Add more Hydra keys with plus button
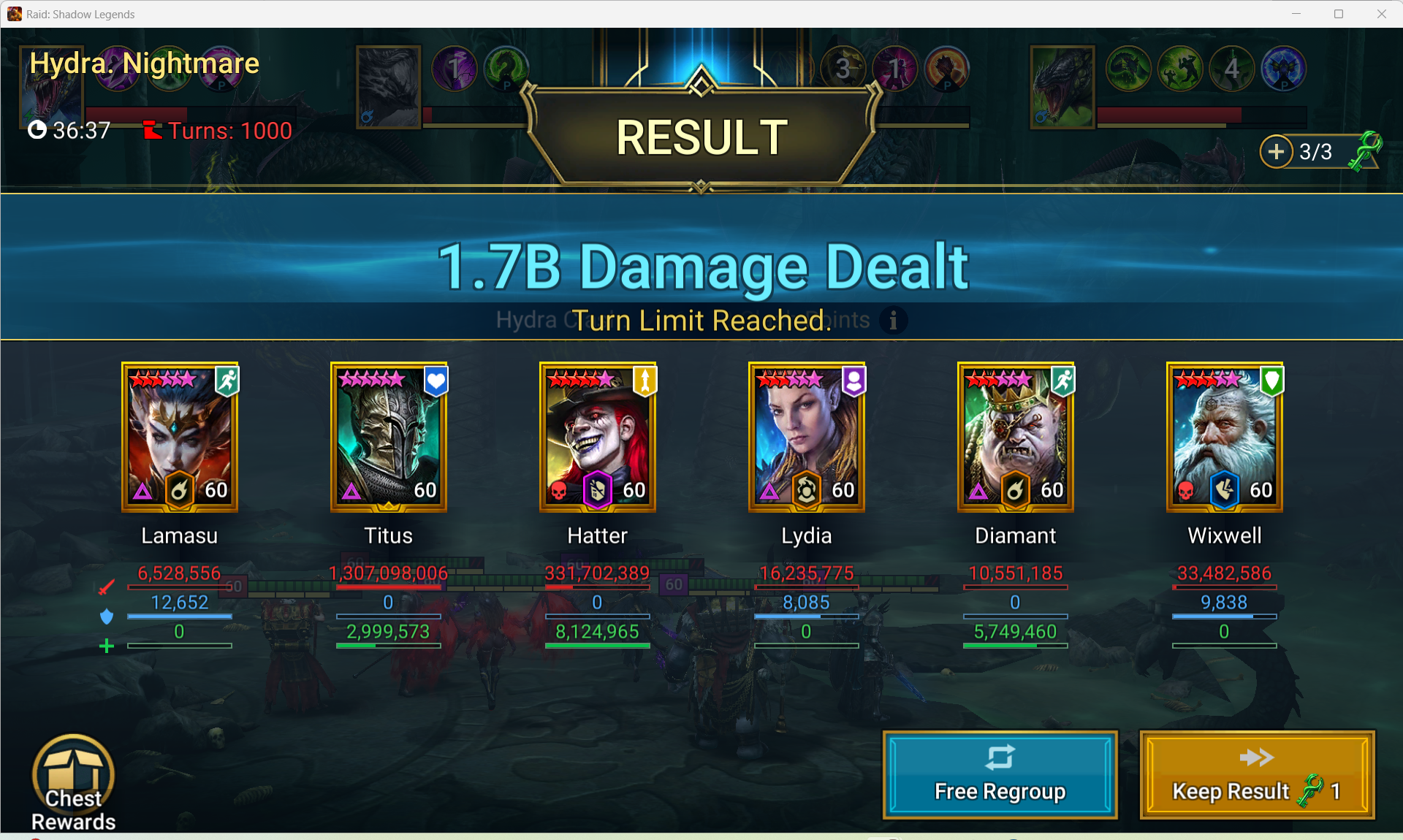Screen dimensions: 1403x840 [1276, 151]
